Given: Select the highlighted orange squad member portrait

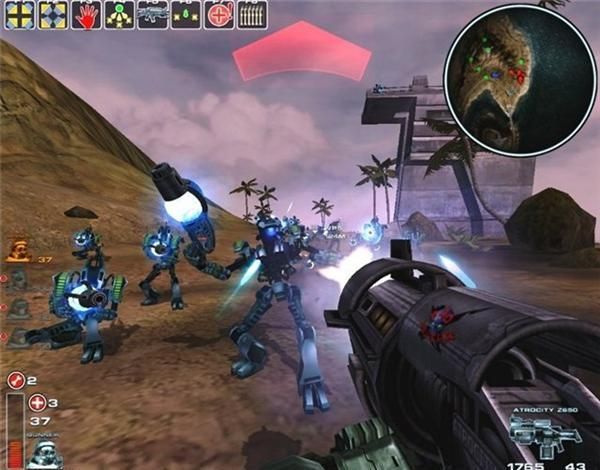Looking at the screenshot, I should [19, 250].
